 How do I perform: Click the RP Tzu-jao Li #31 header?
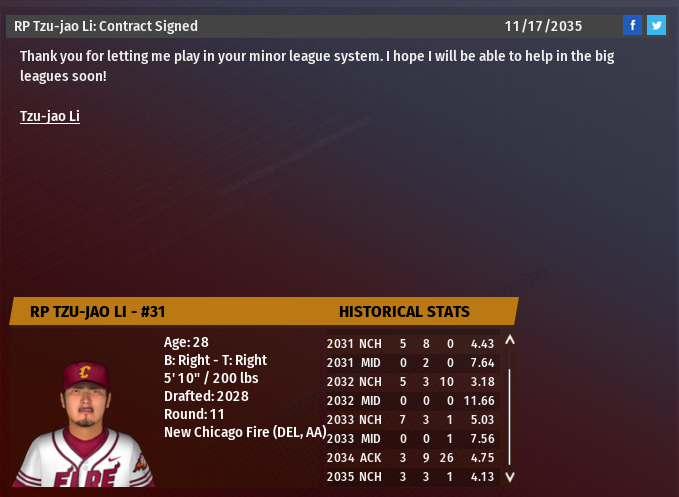click(98, 311)
